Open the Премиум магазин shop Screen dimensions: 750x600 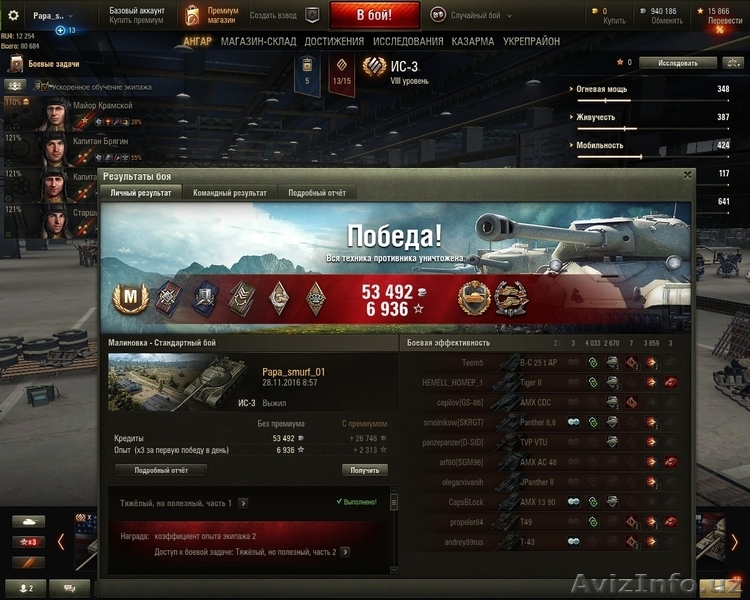pos(212,14)
